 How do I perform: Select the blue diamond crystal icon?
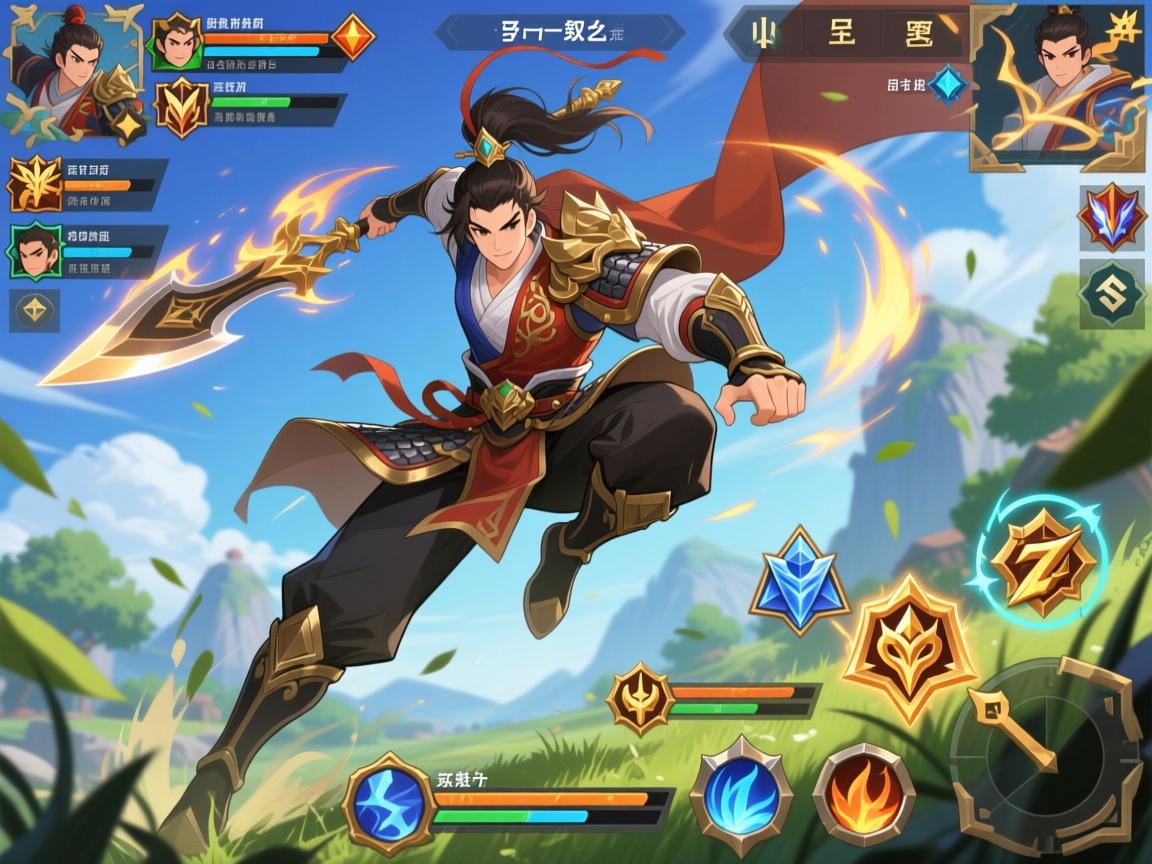pyautogui.click(x=947, y=85)
